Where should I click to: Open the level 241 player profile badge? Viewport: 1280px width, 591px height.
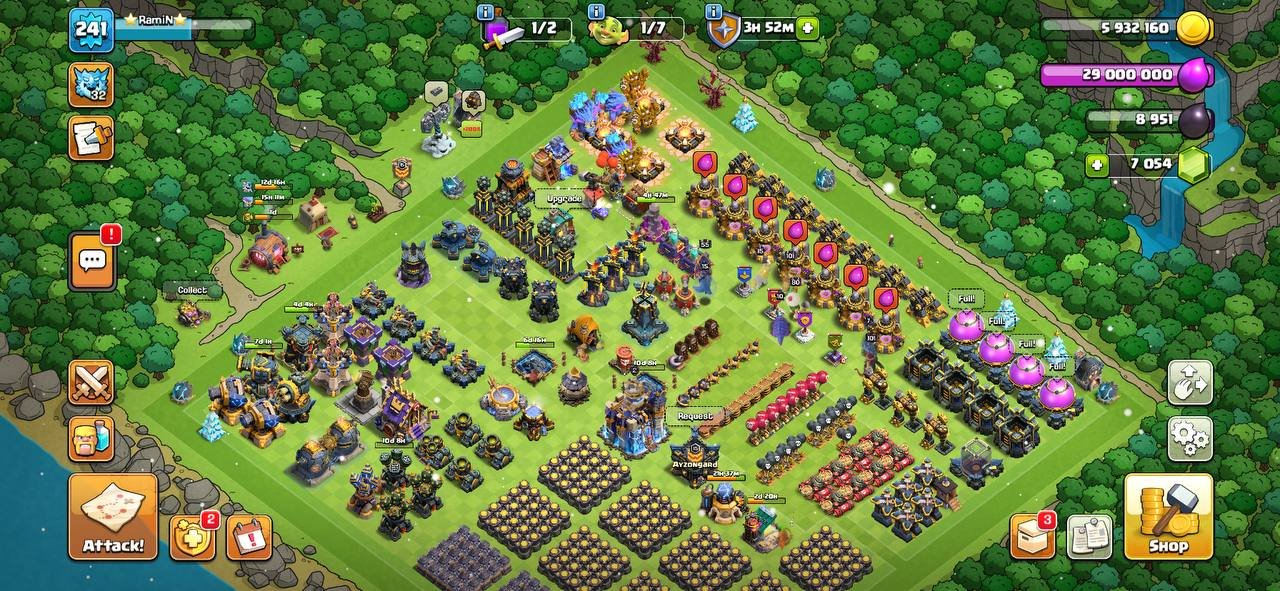(x=91, y=30)
